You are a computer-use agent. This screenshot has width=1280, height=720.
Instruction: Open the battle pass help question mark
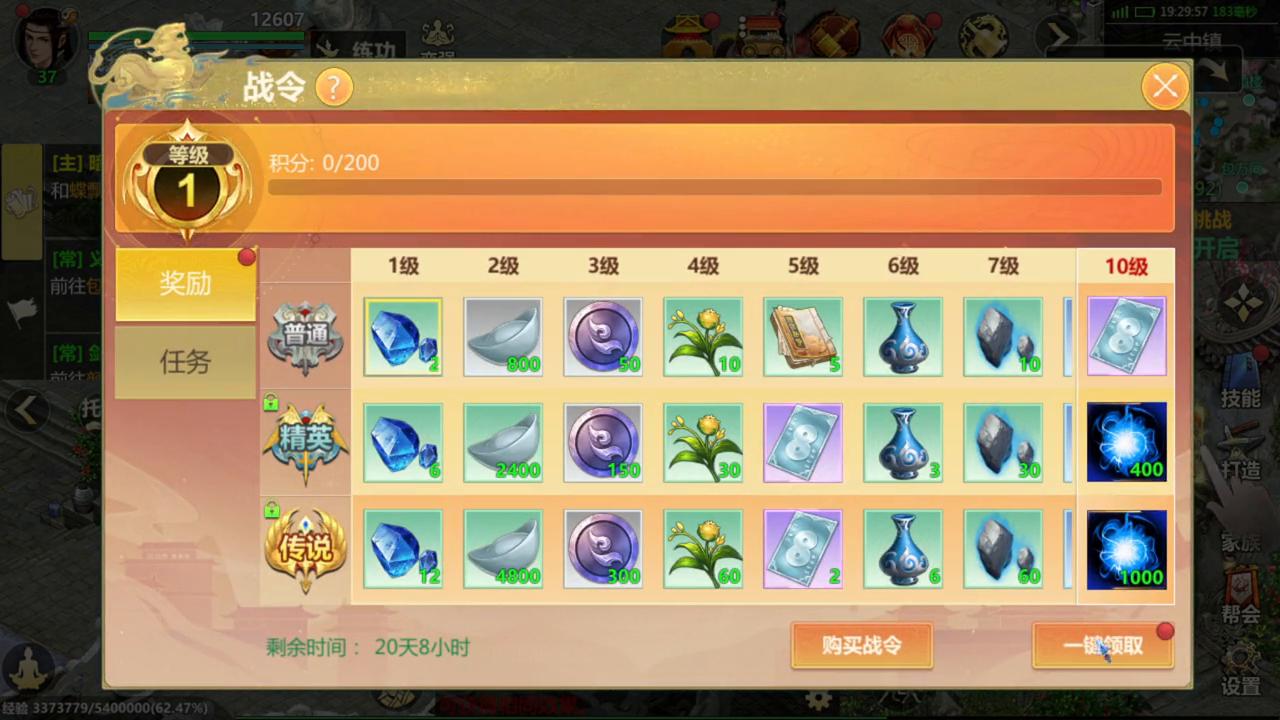click(x=334, y=87)
